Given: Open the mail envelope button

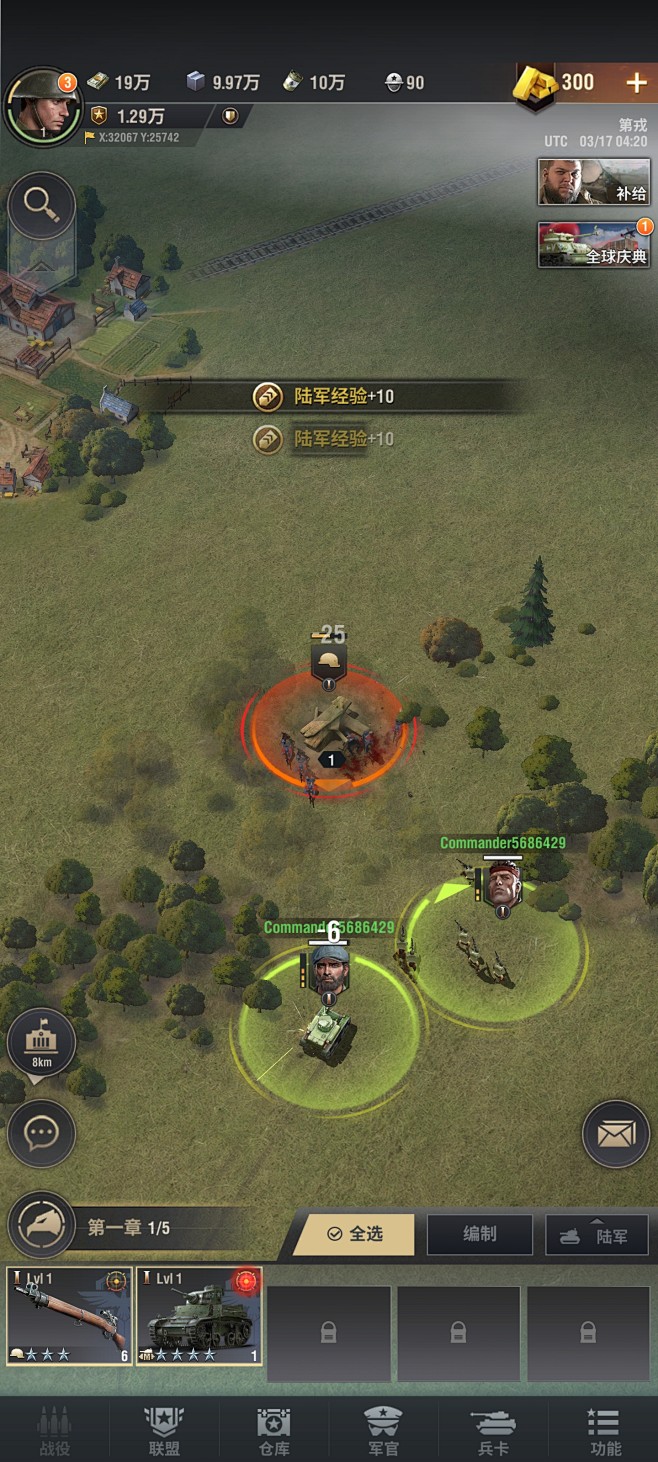Looking at the screenshot, I should (616, 1134).
